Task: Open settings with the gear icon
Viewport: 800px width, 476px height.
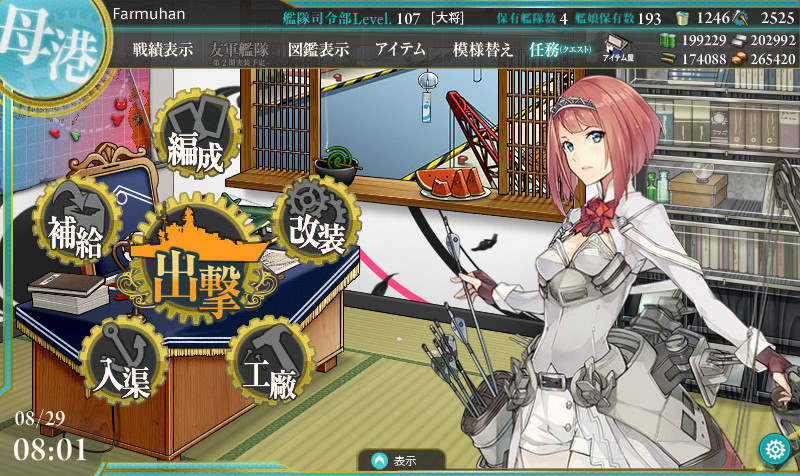Action: 771,447
